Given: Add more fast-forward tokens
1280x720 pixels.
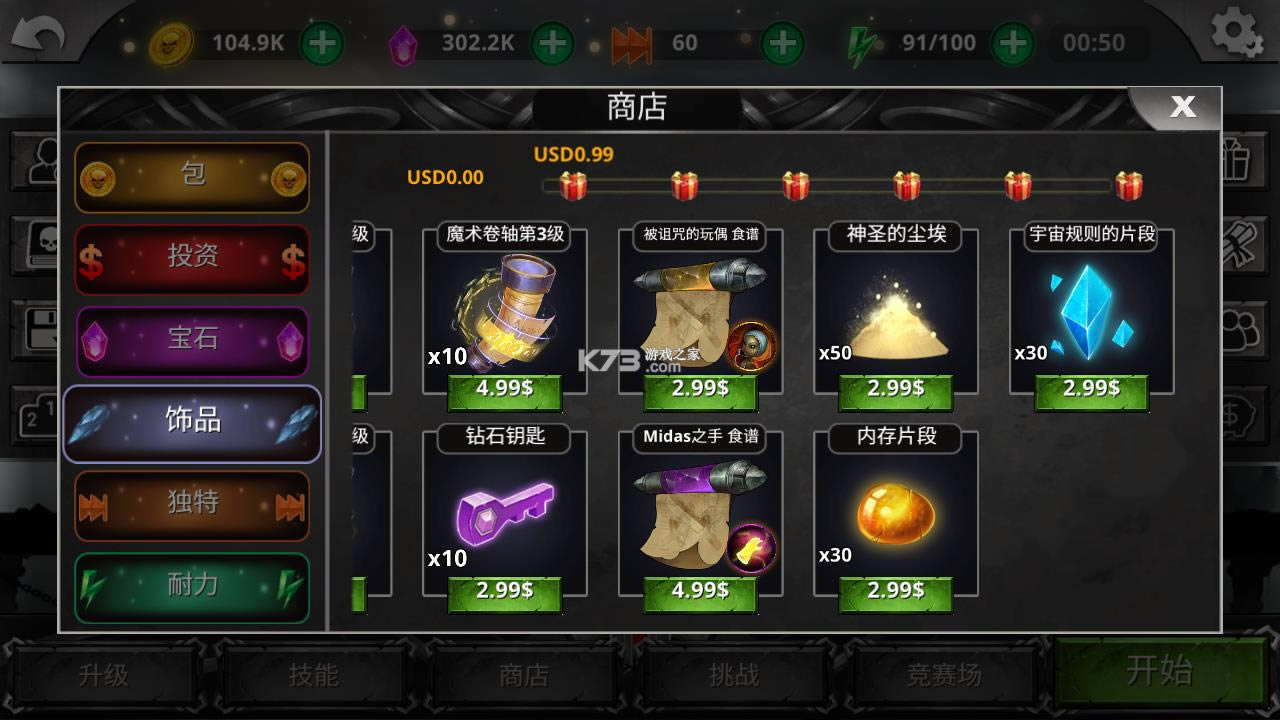Looking at the screenshot, I should coord(782,43).
